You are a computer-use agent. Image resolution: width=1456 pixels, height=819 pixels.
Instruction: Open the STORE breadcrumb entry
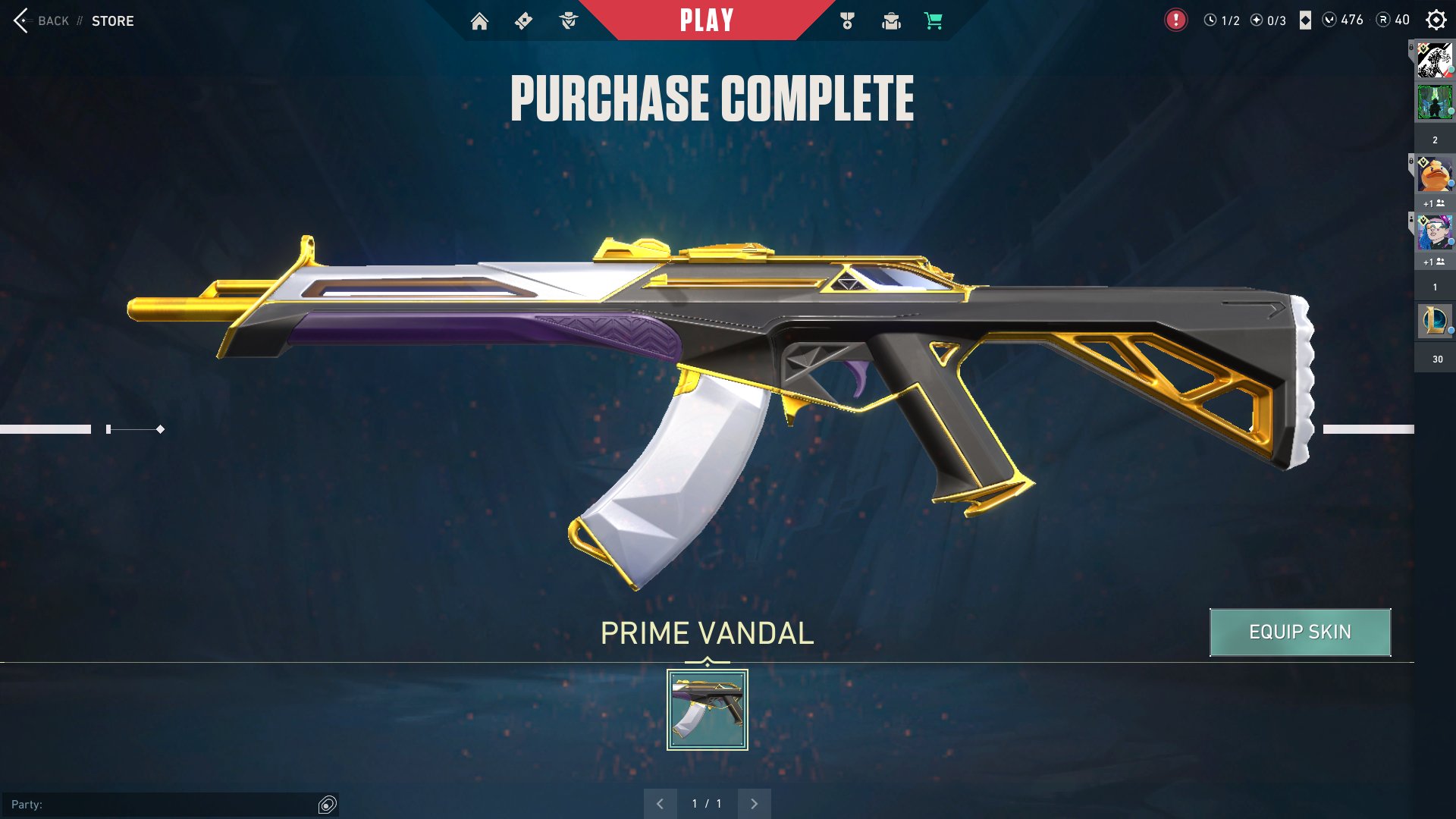click(x=113, y=21)
